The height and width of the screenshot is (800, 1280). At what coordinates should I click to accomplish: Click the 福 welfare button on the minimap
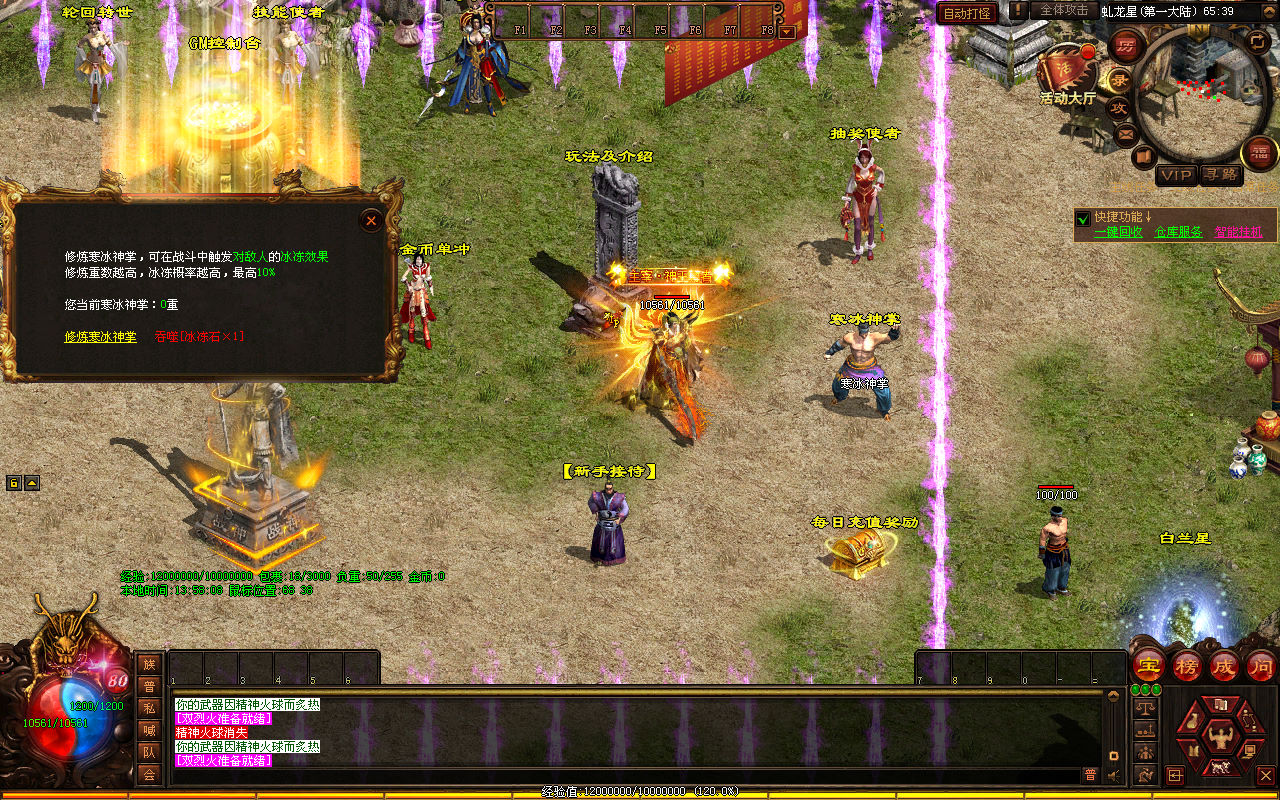point(1258,153)
